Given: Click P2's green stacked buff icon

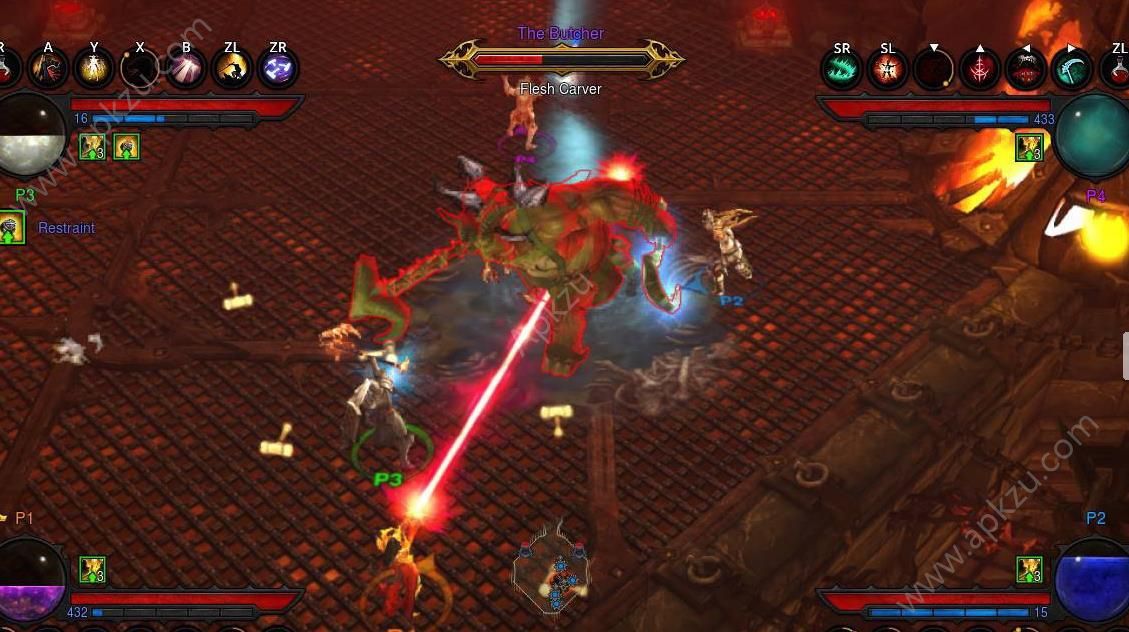Looking at the screenshot, I should tap(1029, 570).
